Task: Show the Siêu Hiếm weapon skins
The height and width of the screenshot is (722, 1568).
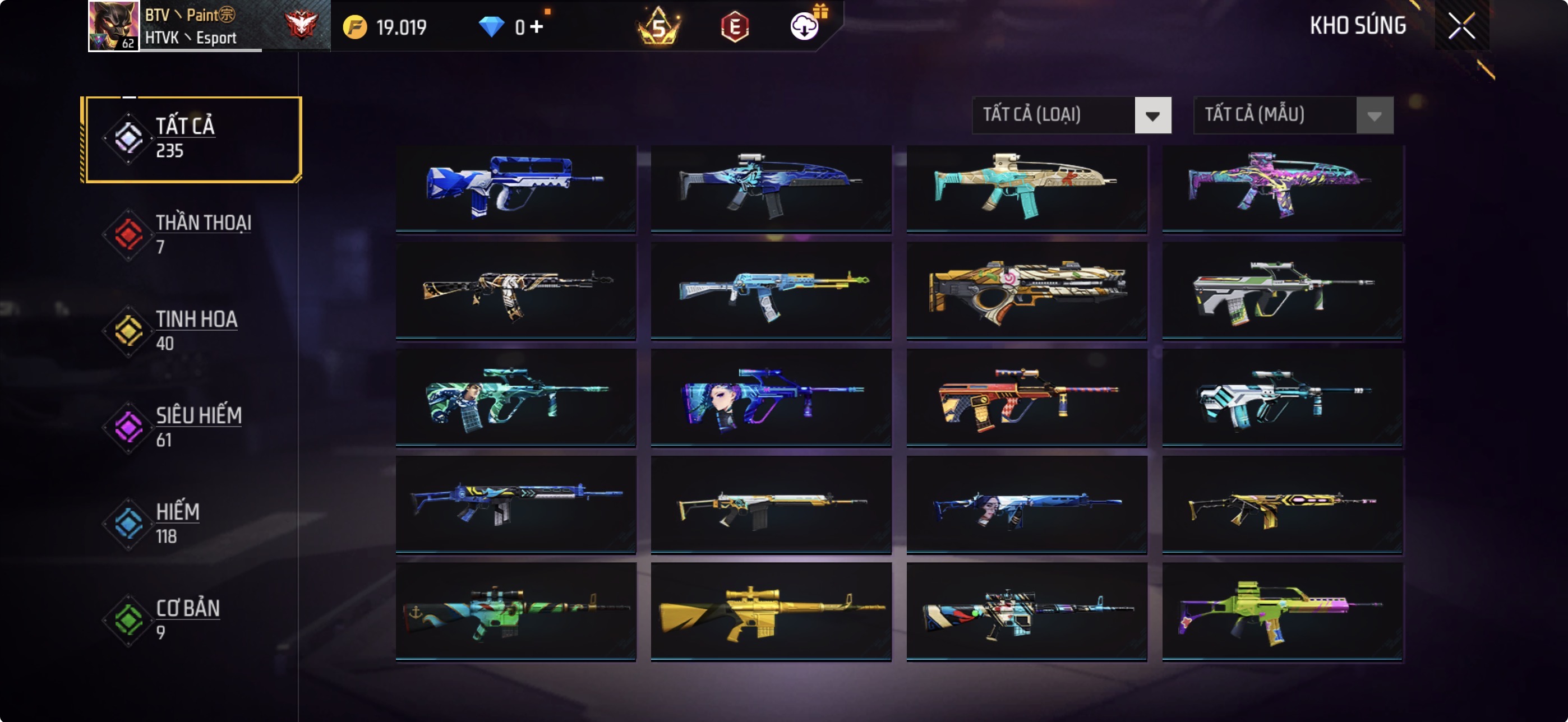Action: pos(192,427)
